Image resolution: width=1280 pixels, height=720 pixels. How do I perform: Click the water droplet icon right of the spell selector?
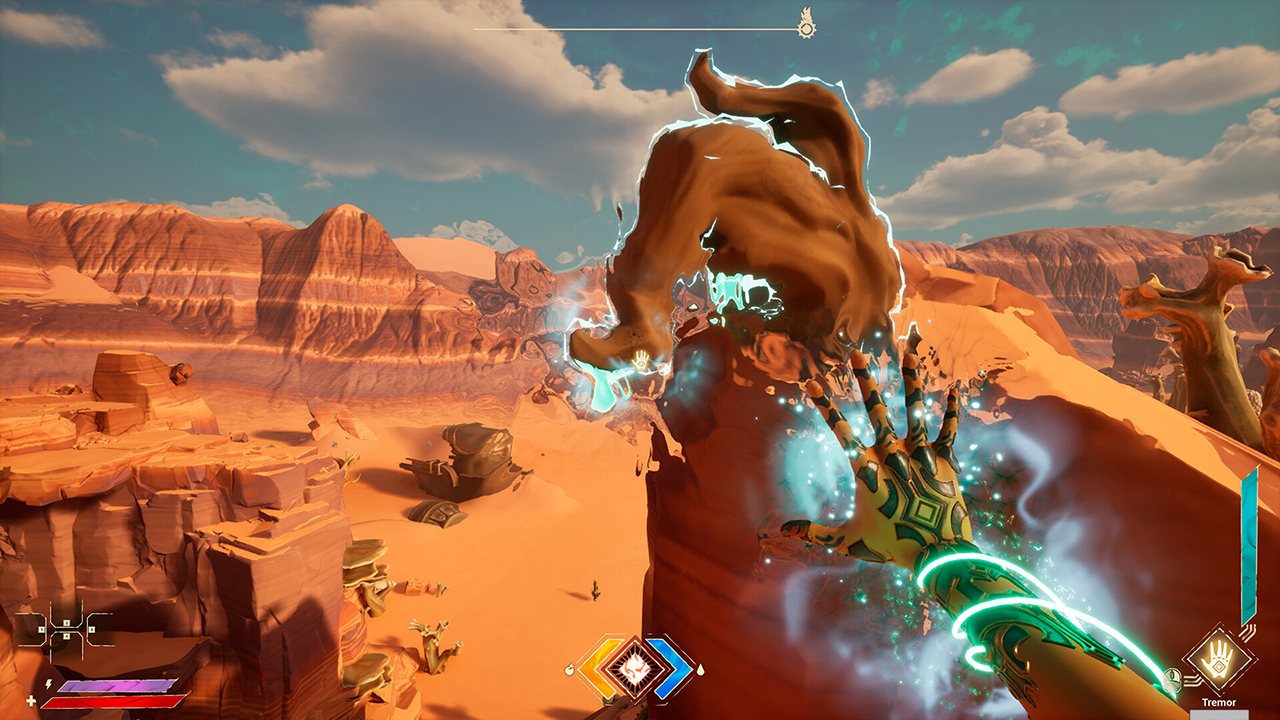click(x=701, y=670)
